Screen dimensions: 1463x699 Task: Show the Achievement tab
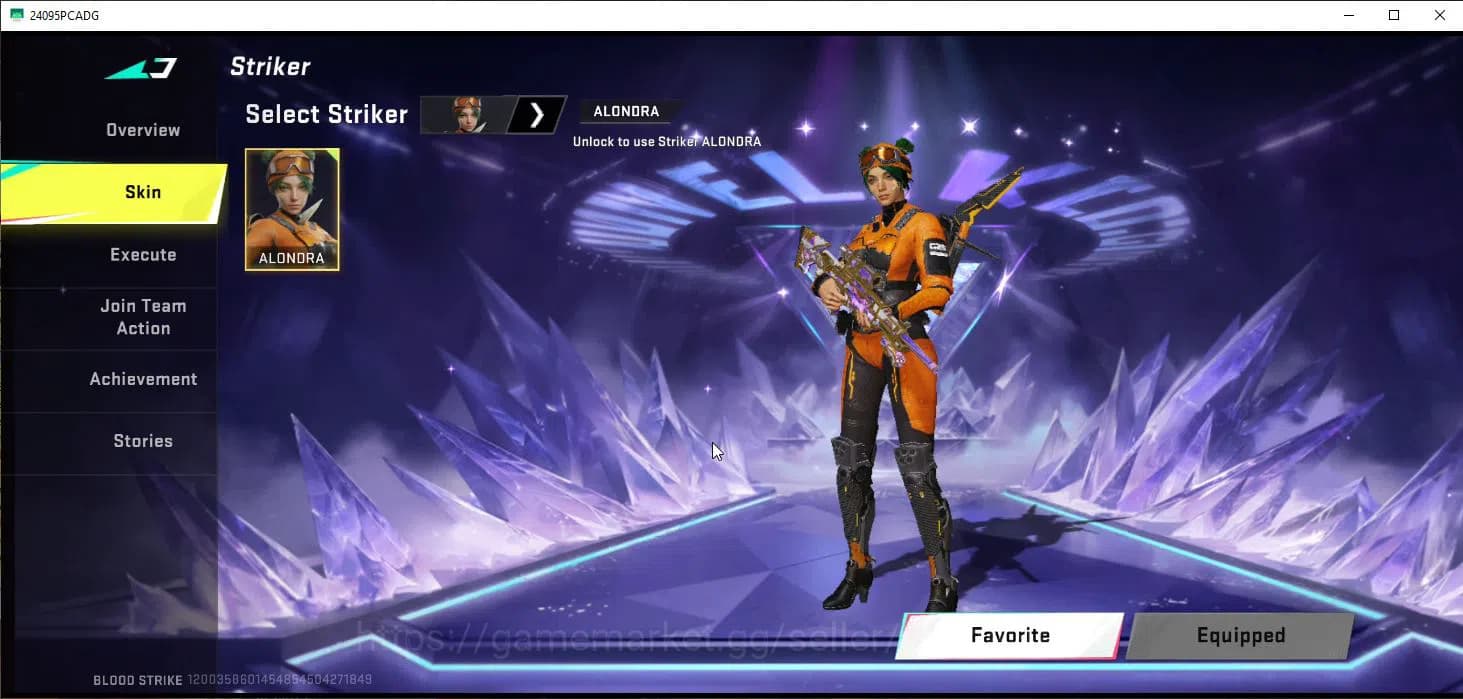pyautogui.click(x=143, y=379)
